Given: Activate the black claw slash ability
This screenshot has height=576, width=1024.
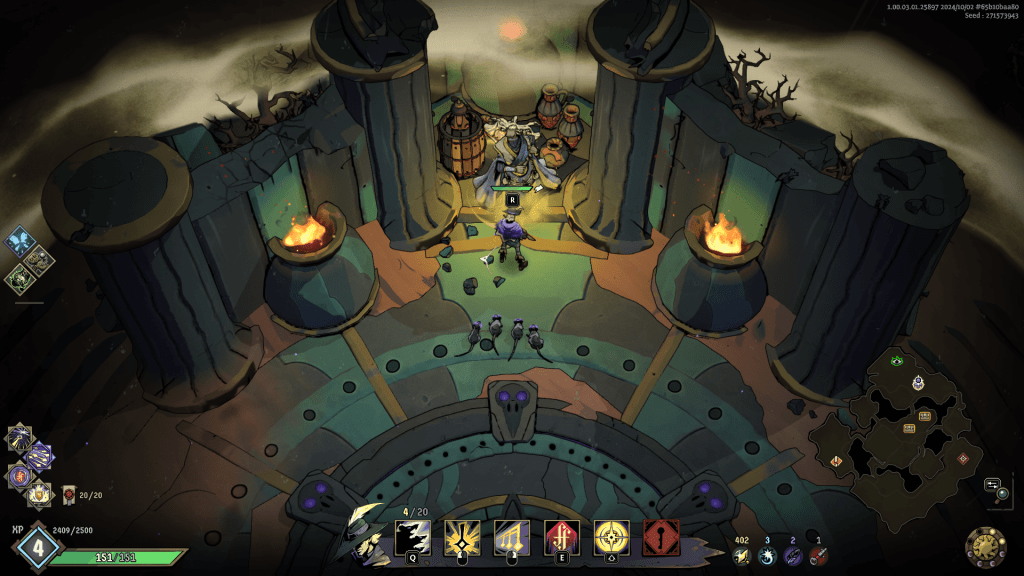Looking at the screenshot, I should (x=413, y=537).
